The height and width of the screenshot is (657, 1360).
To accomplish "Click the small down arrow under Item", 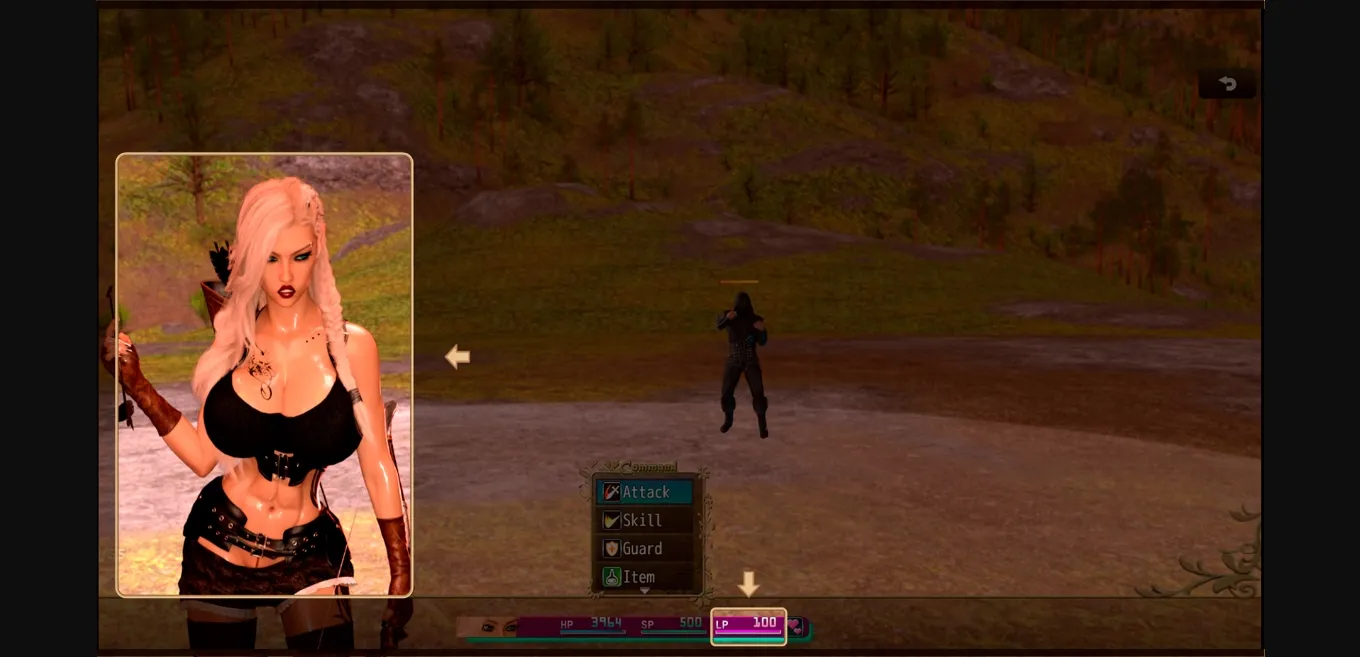I will (x=644, y=591).
